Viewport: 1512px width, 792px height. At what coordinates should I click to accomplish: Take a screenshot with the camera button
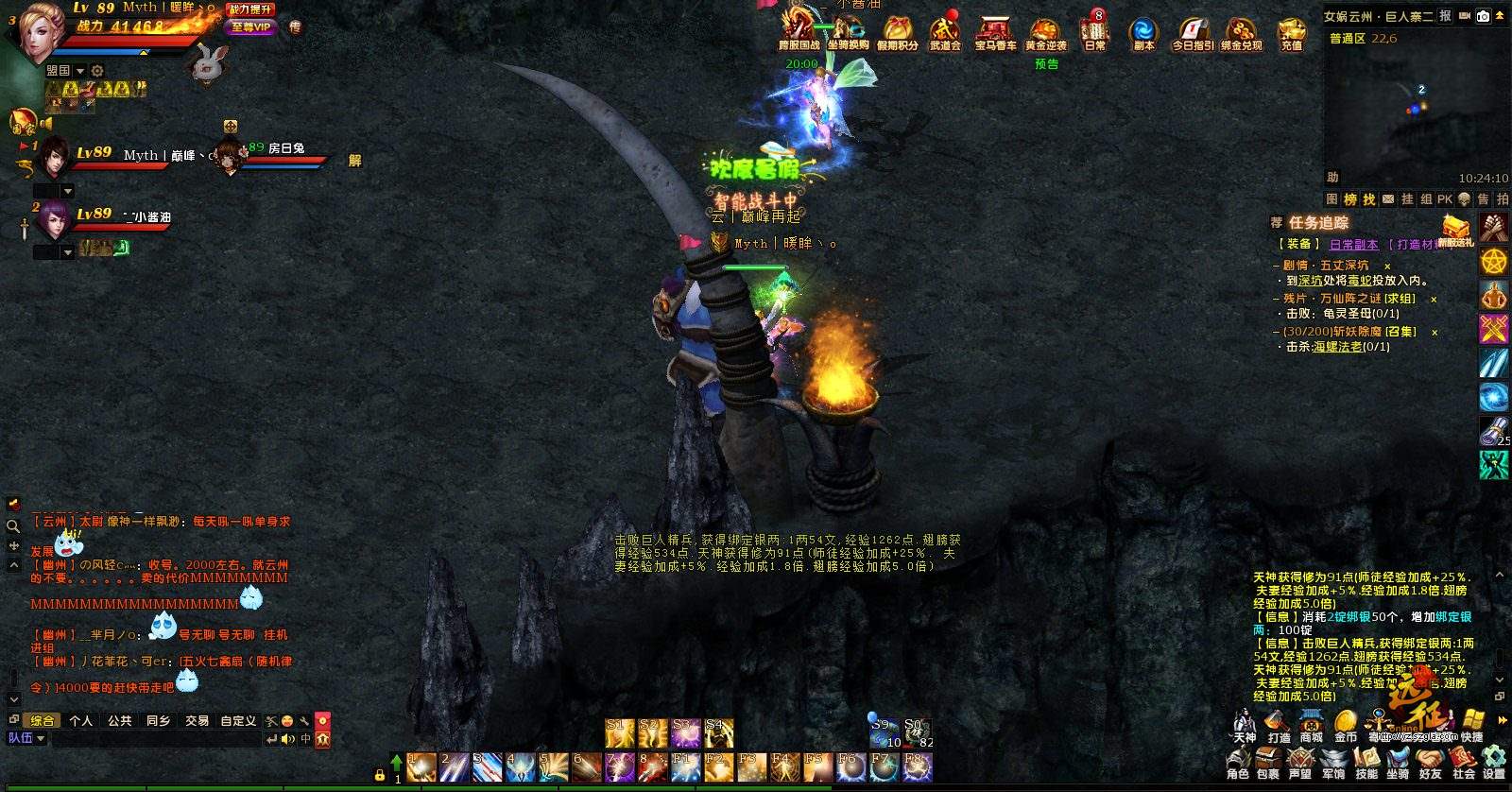pyautogui.click(x=1483, y=16)
